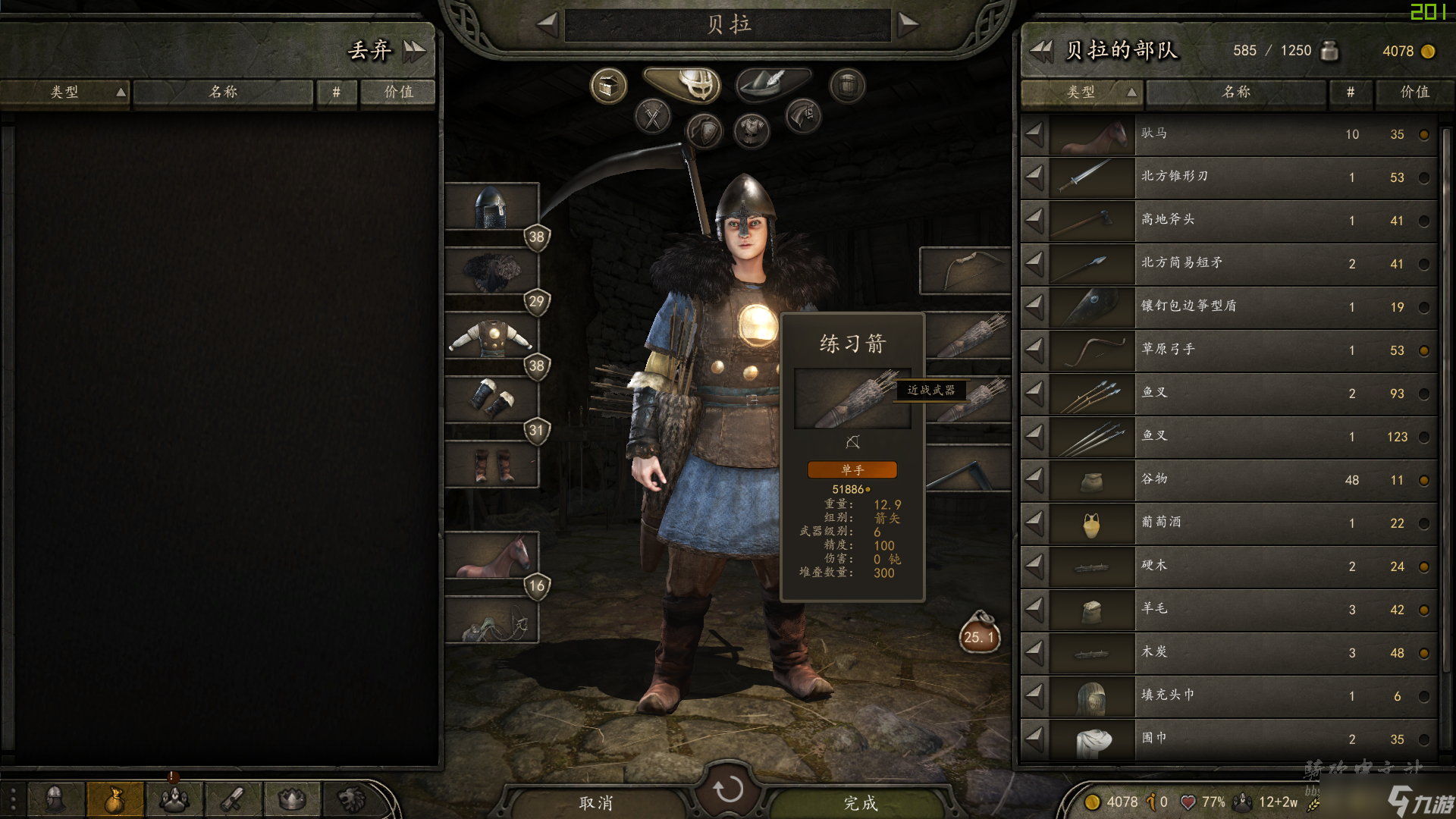
Task: Select the horse mount slot
Action: (491, 556)
